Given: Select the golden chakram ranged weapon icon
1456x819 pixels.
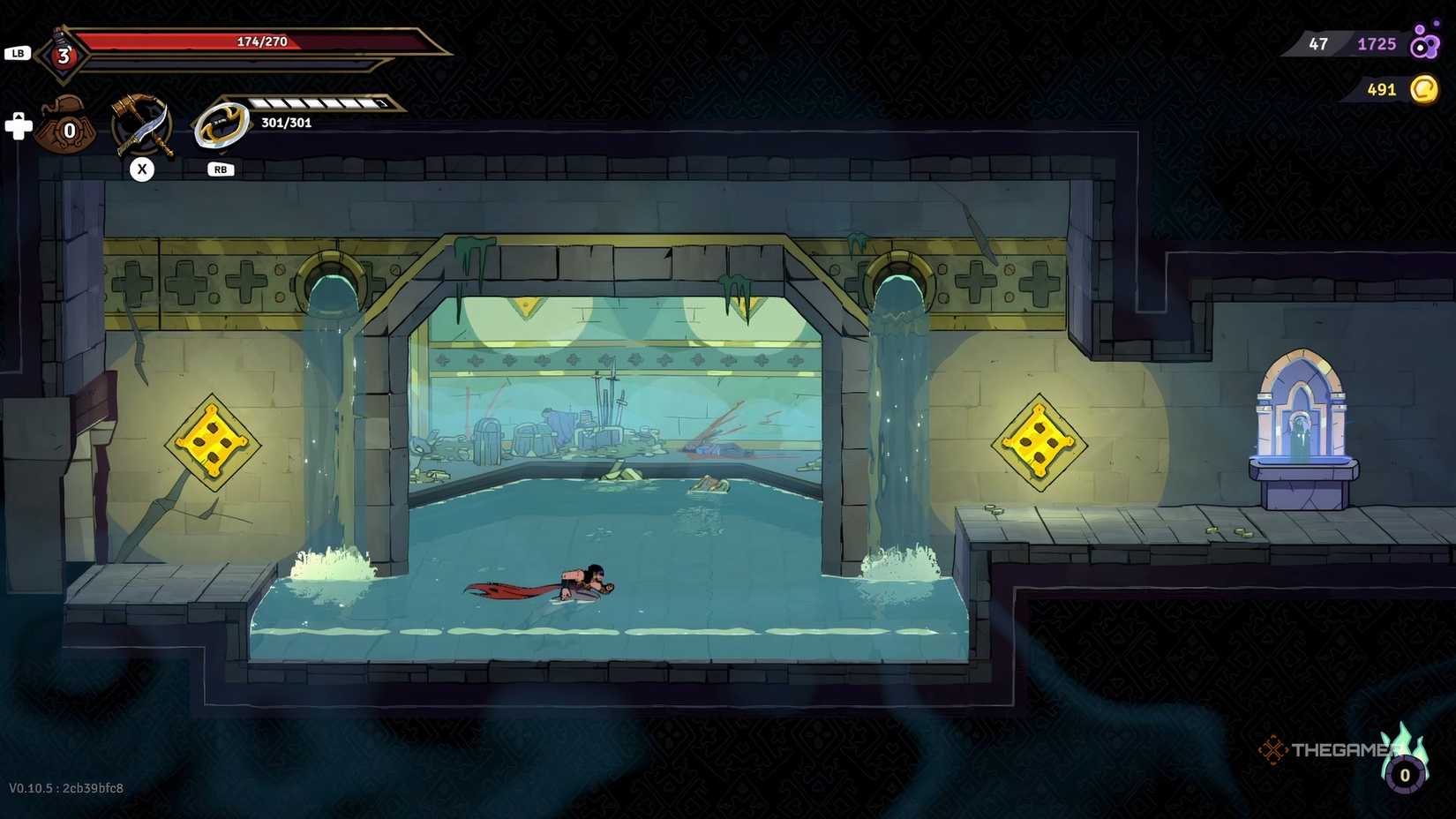Looking at the screenshot, I should (221, 122).
